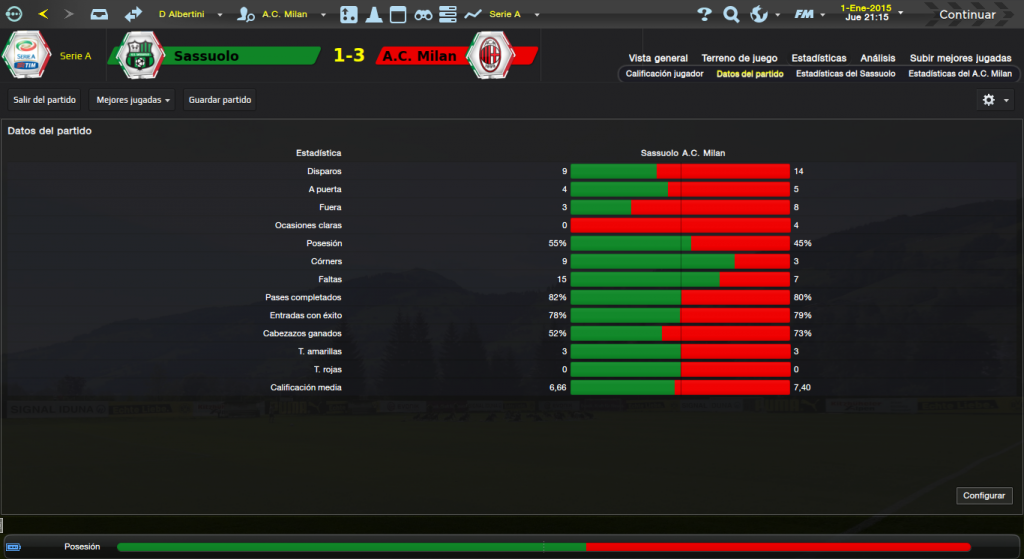Click Guardar partido button

tap(220, 100)
